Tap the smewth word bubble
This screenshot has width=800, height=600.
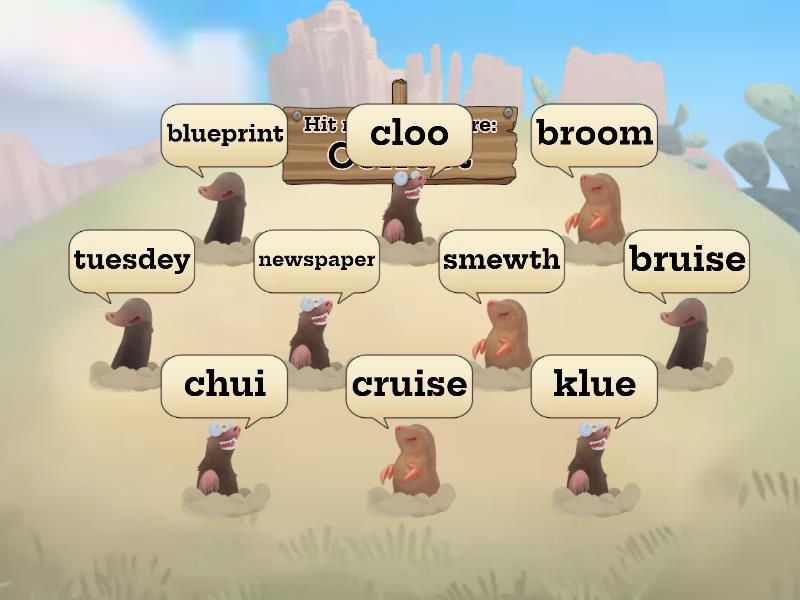501,260
